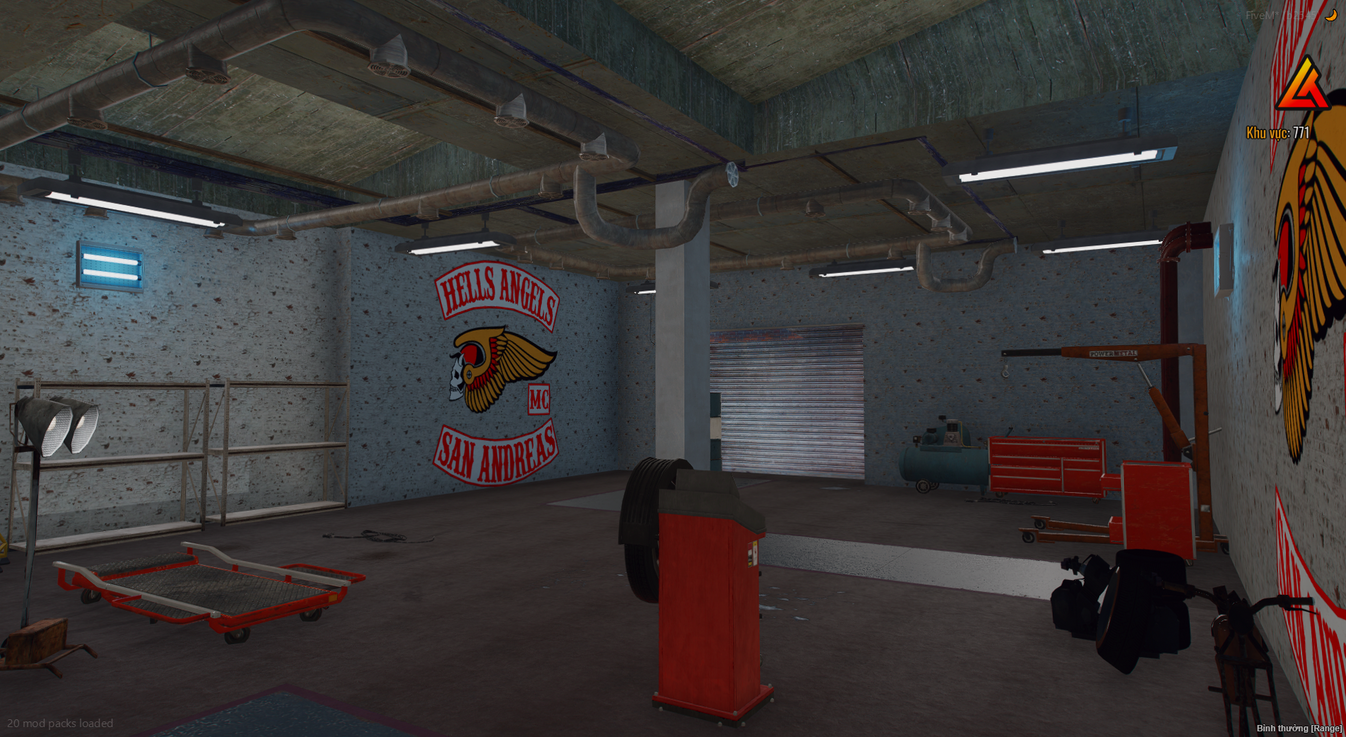This screenshot has width=1346, height=737.
Task: Select the red mechanic creeper on the floor
Action: tap(210, 590)
